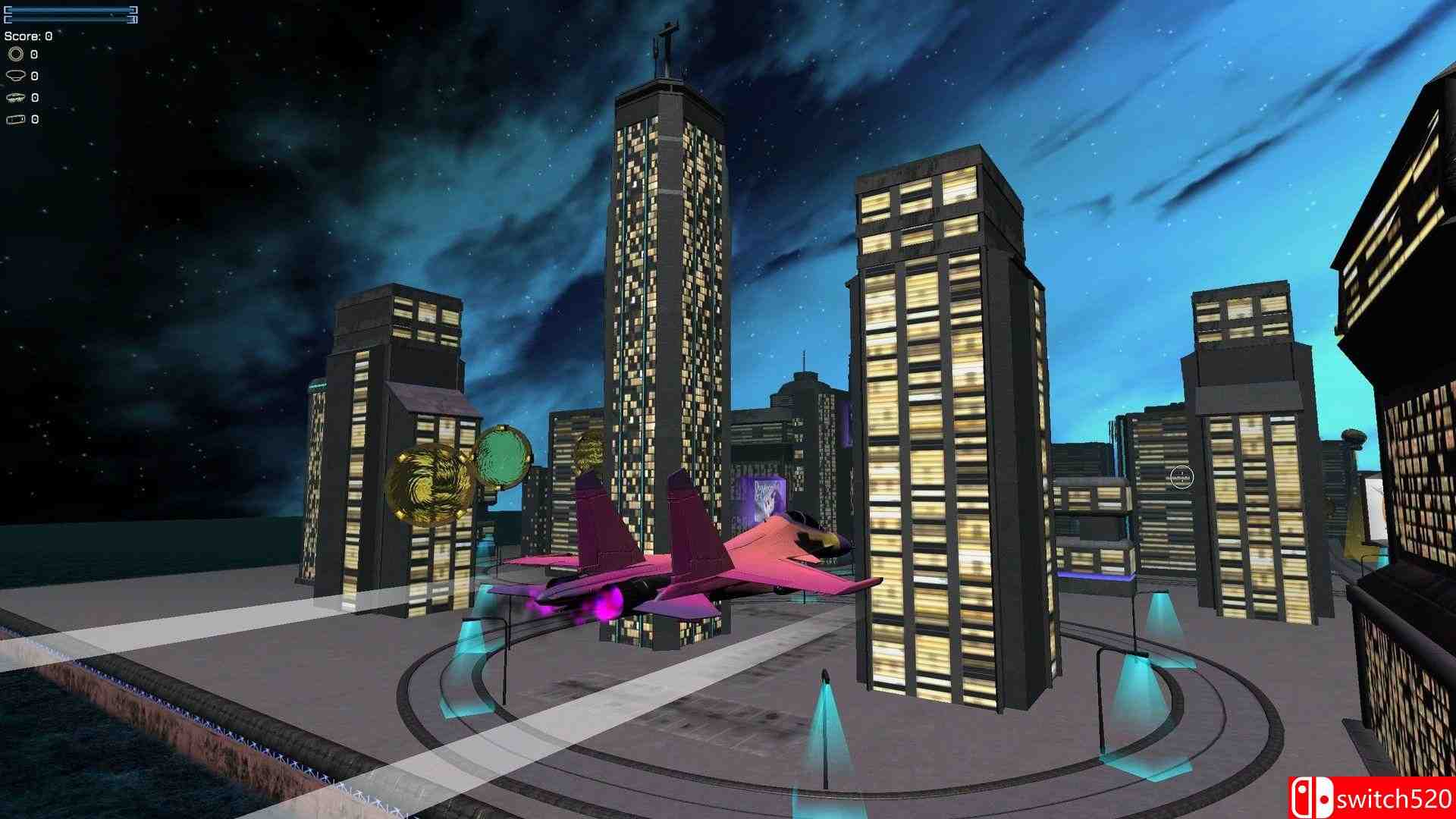1456x819 pixels.
Task: Click the zero beside the ring counter
Action: coord(33,54)
